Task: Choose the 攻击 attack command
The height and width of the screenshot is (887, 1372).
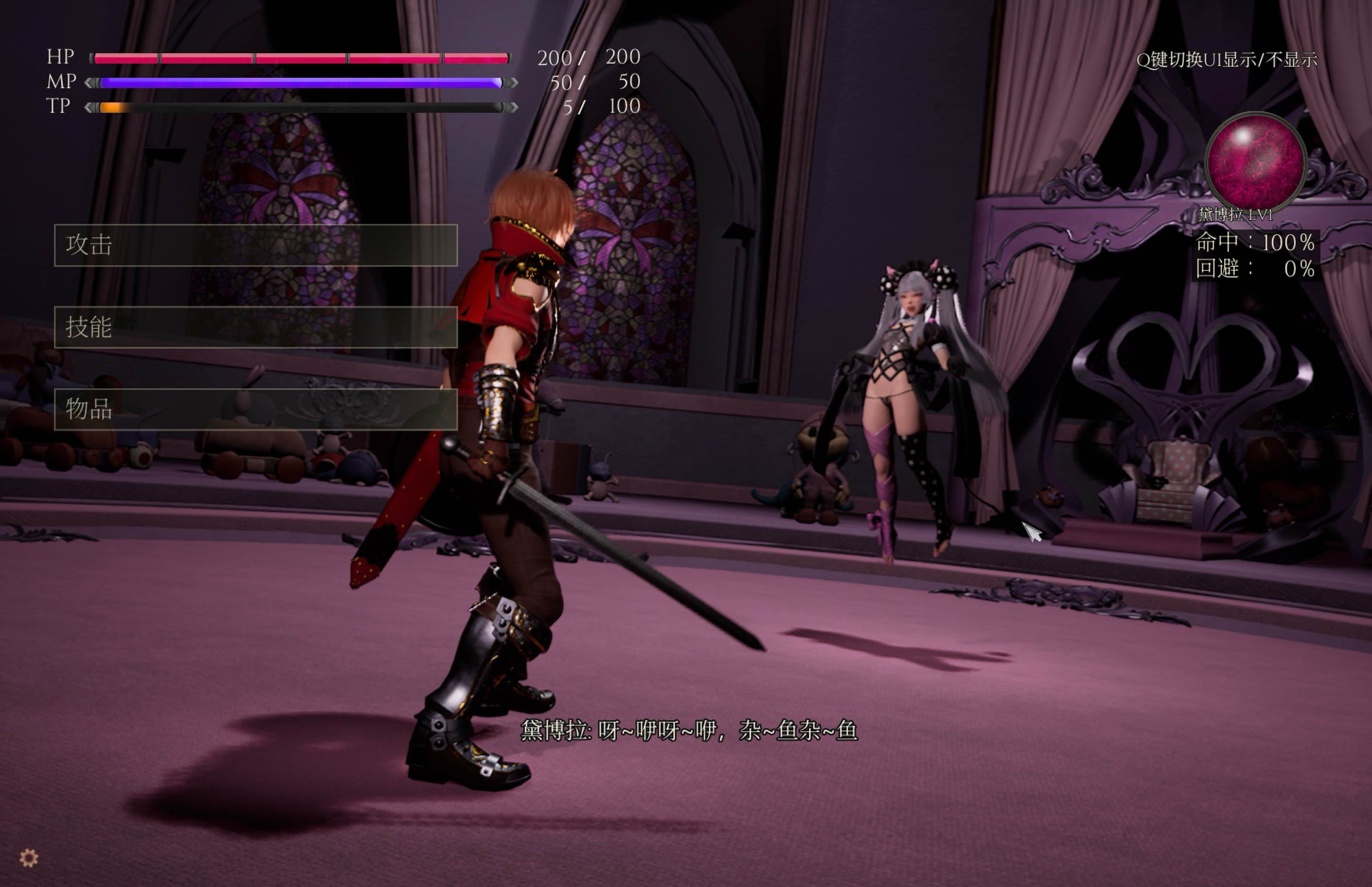Action: tap(256, 245)
